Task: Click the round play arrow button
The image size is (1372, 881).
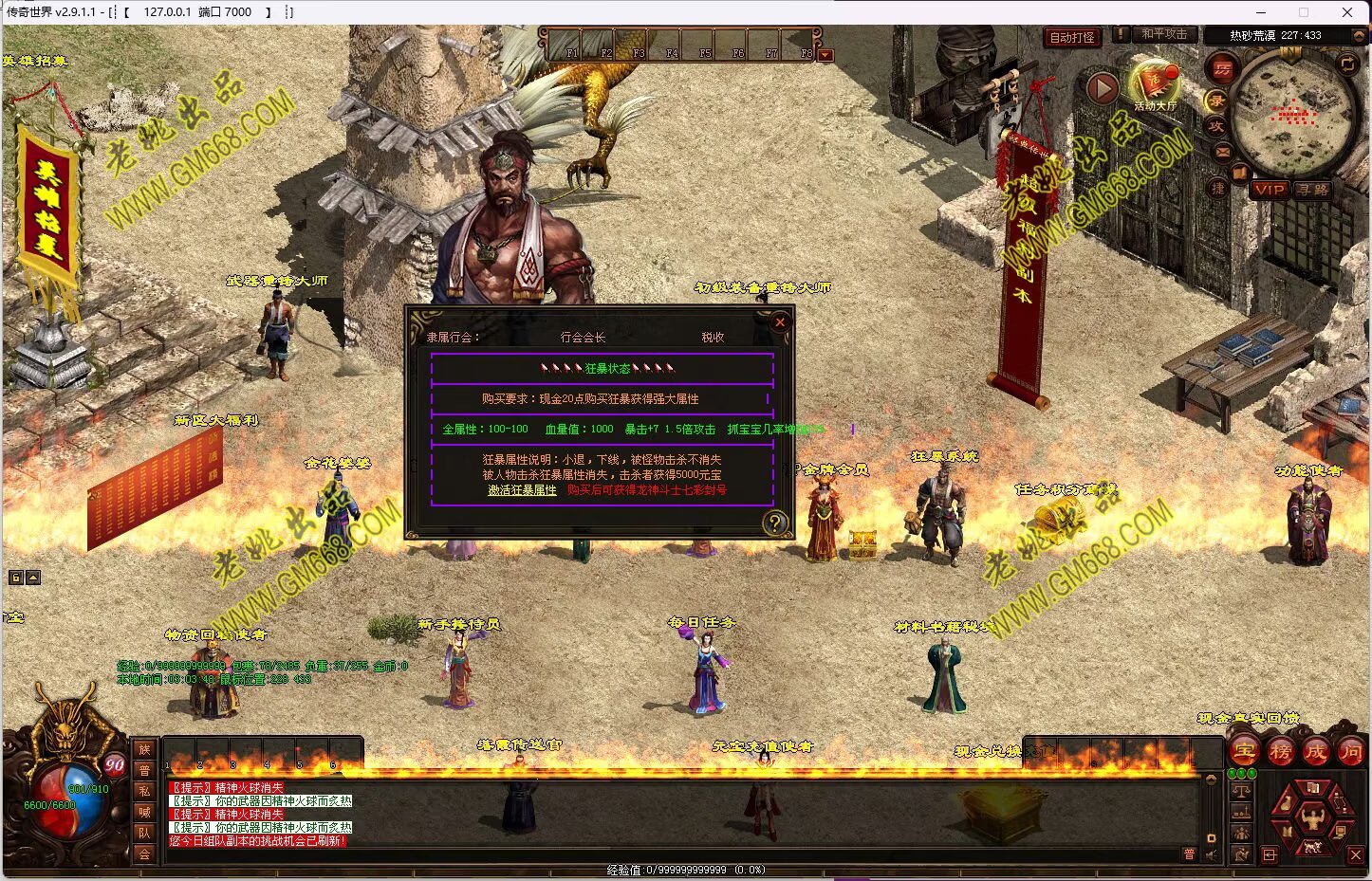Action: 1102,88
